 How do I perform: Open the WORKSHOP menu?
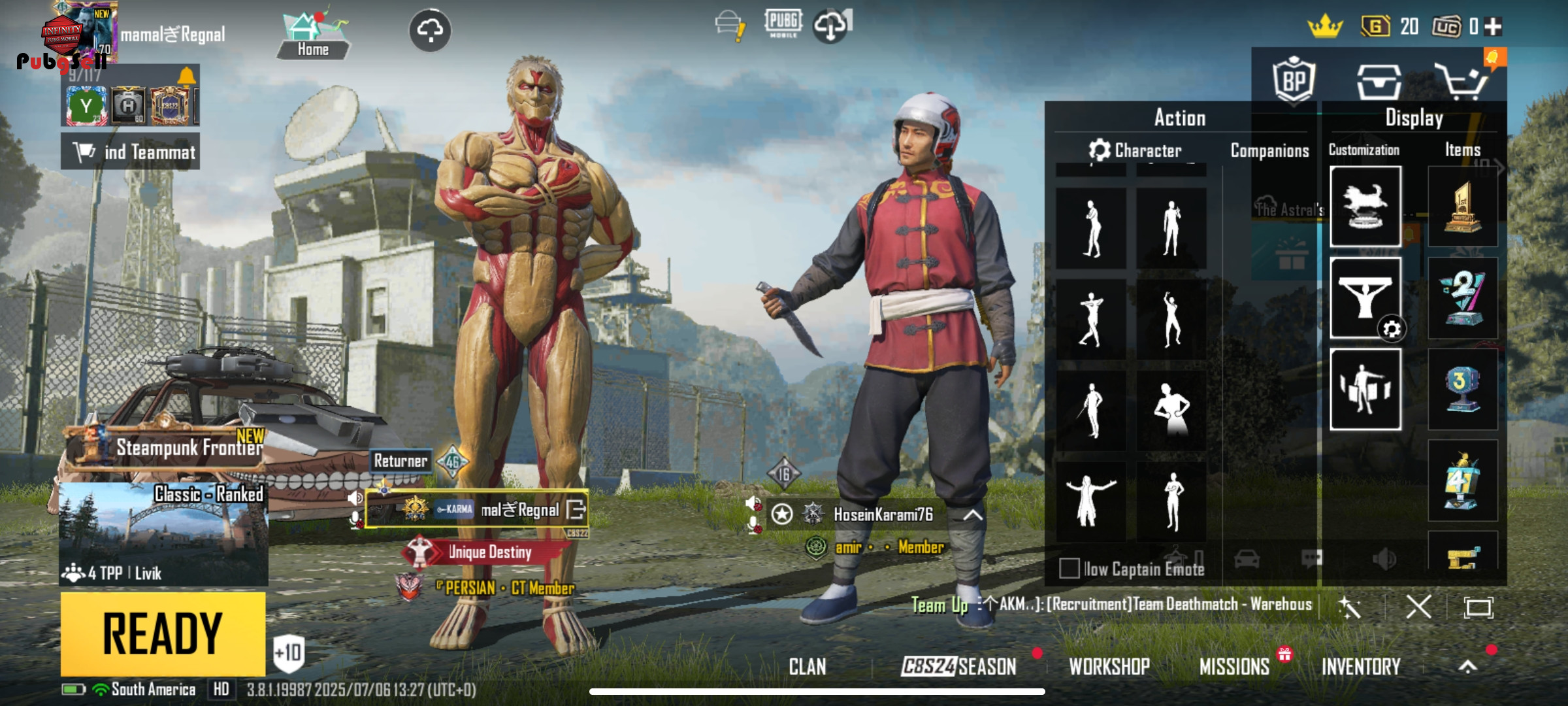click(1109, 666)
